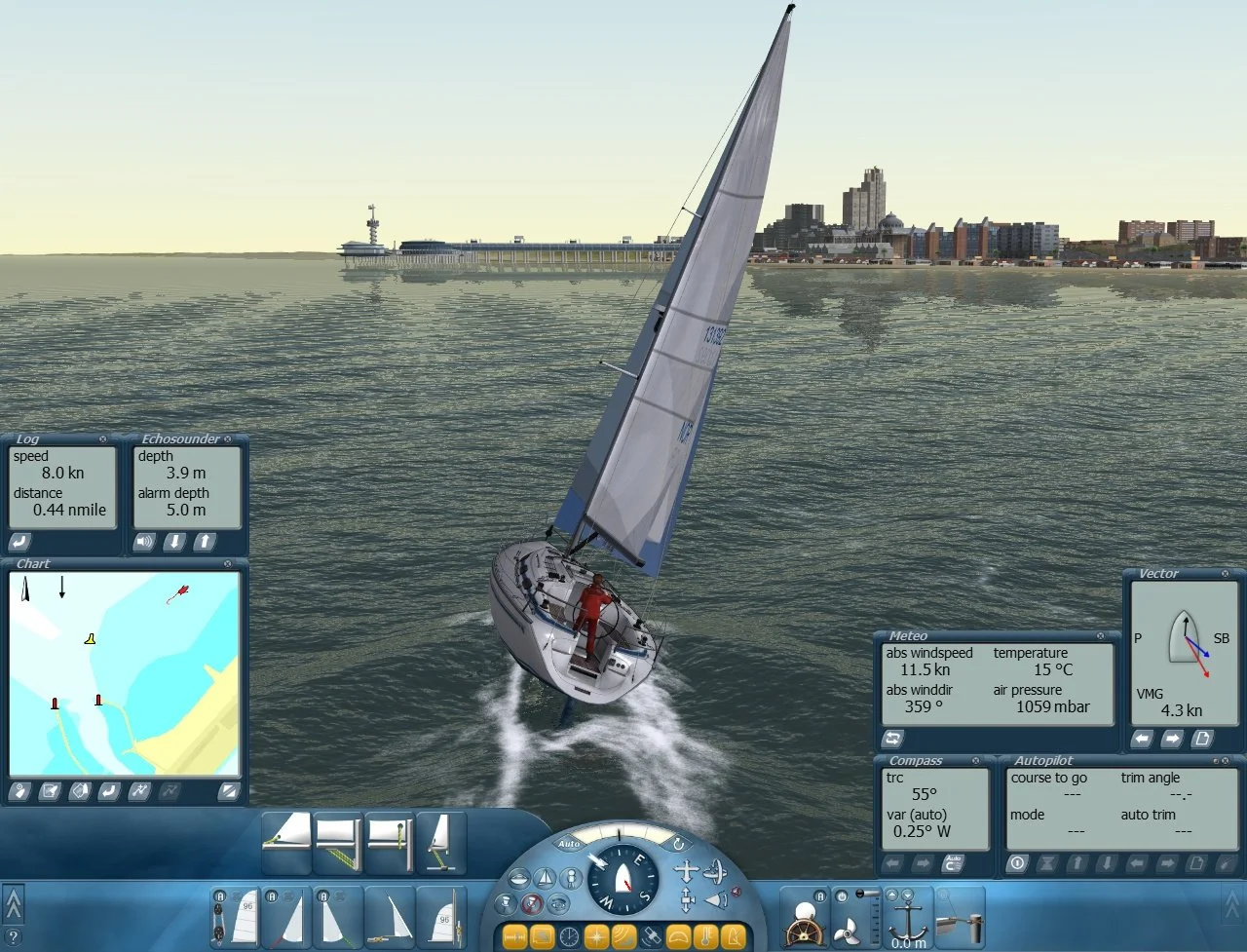Open the clock instrument icon
This screenshot has width=1247, height=952.
pyautogui.click(x=568, y=935)
